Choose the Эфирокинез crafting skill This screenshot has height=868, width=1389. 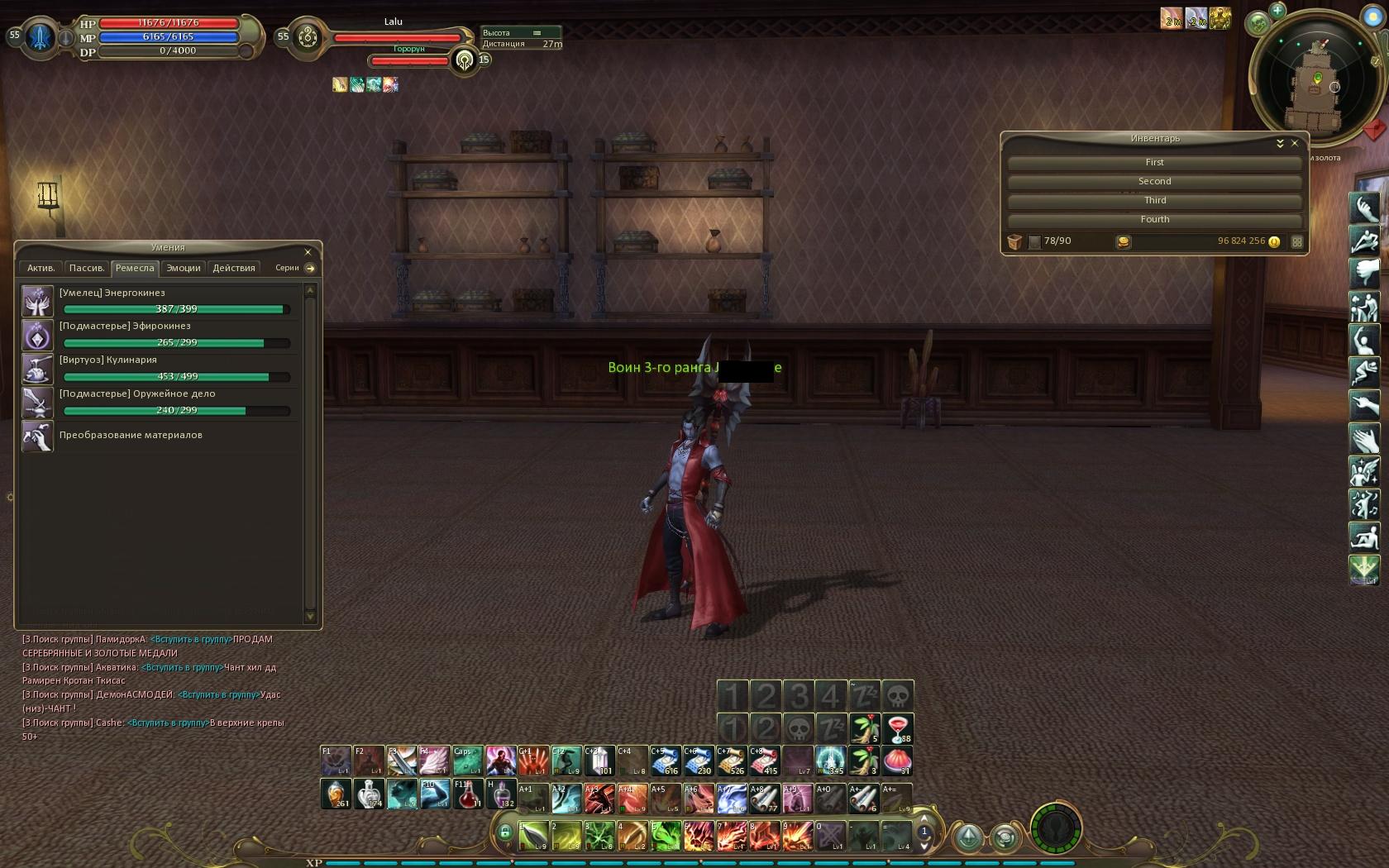38,335
